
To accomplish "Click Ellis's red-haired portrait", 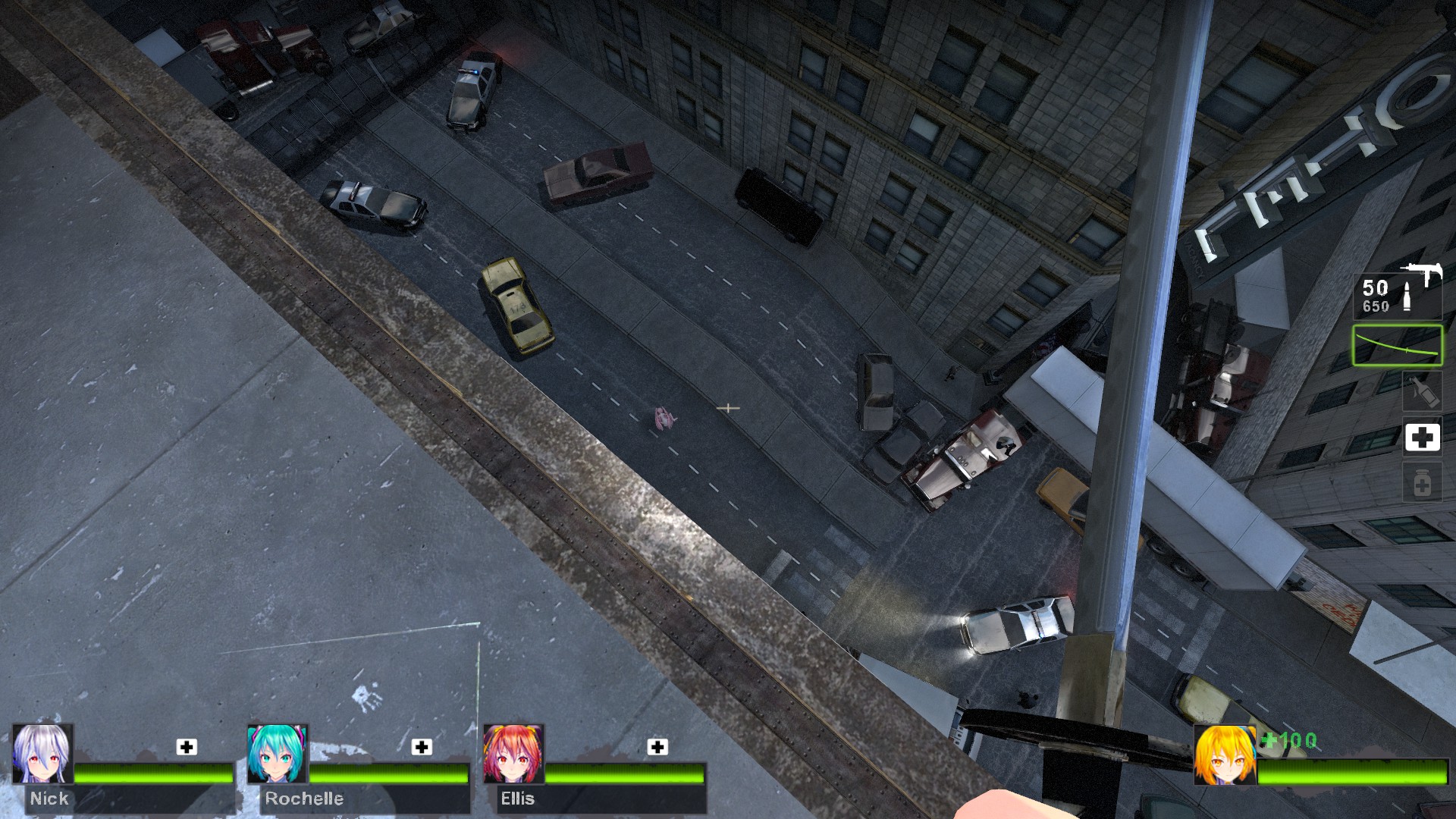I will [x=513, y=754].
